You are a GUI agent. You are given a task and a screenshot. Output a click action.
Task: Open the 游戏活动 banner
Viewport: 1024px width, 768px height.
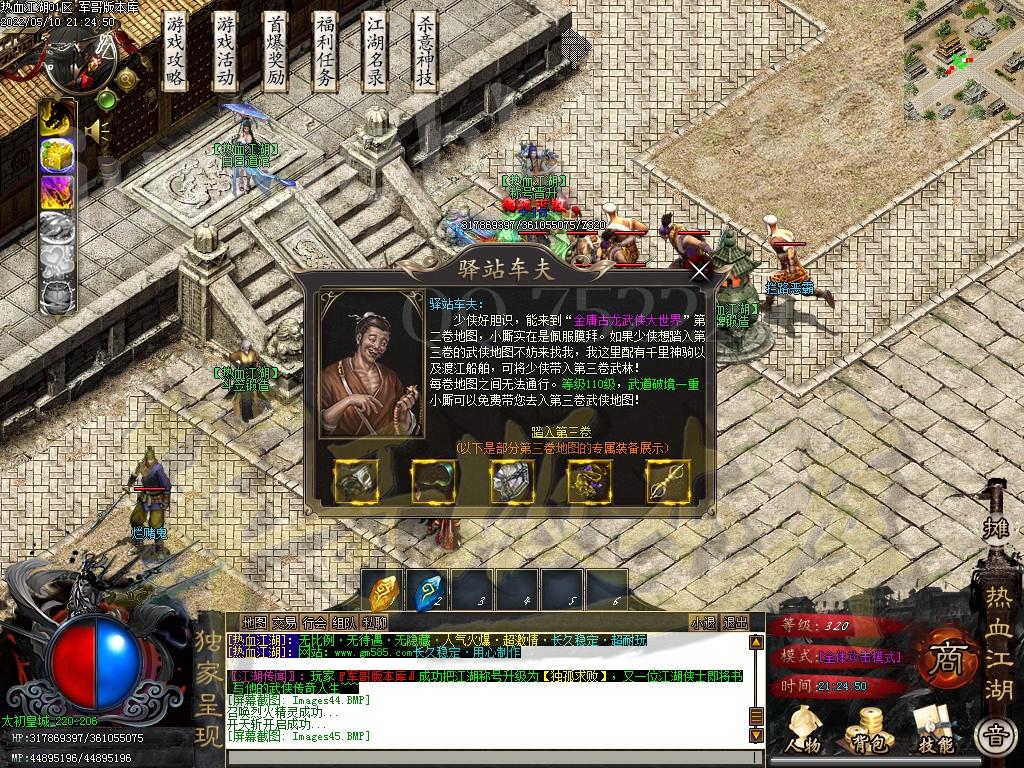(226, 51)
